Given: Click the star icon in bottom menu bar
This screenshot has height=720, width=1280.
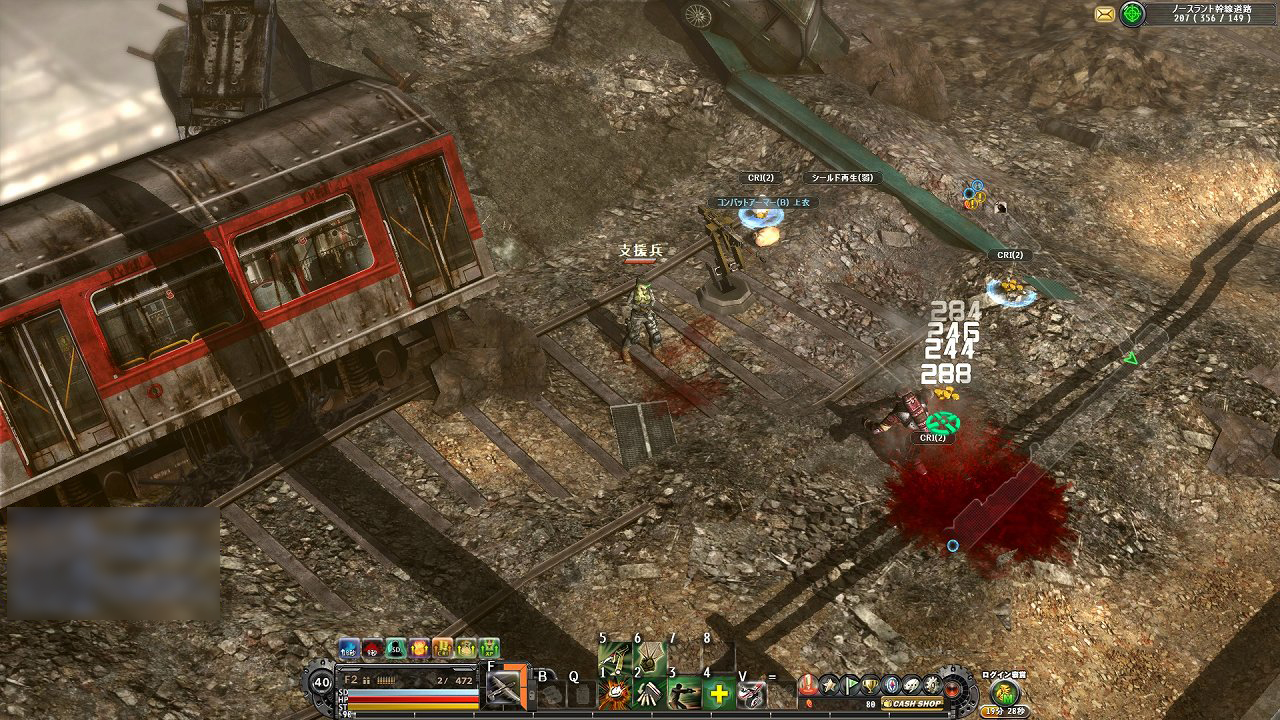Looking at the screenshot, I should (x=830, y=684).
